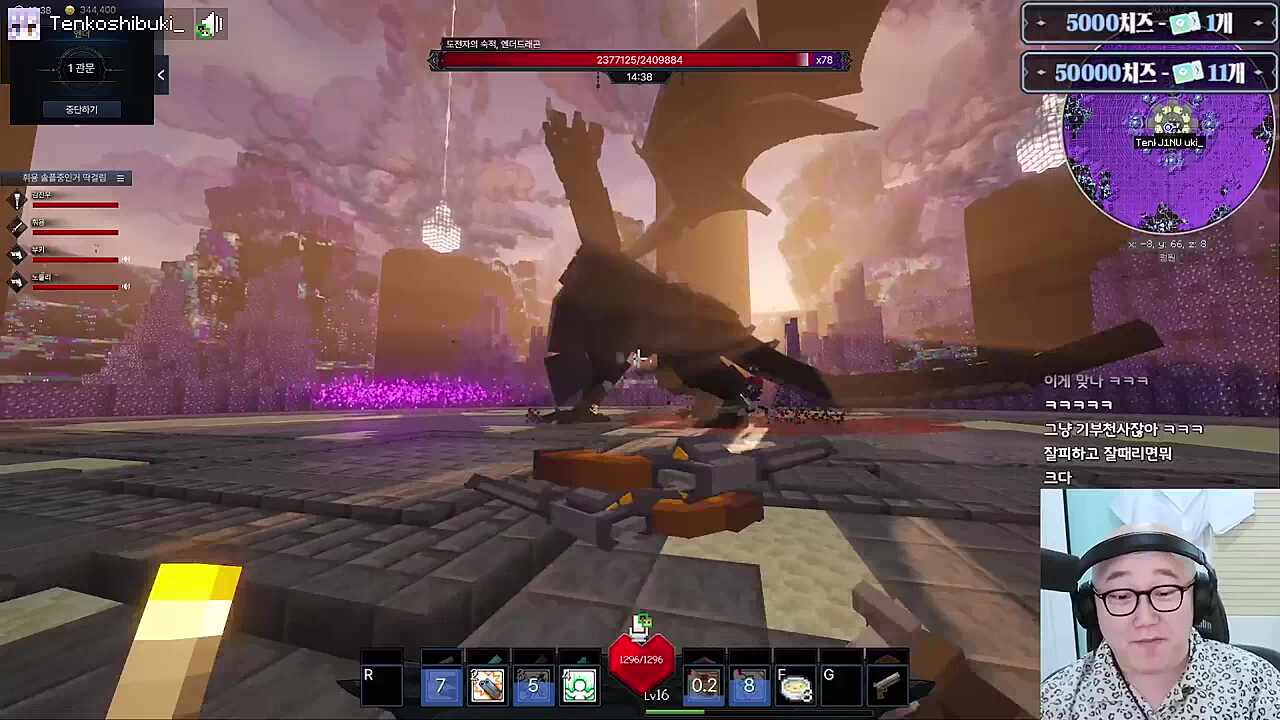This screenshot has height=720, width=1280.
Task: Activate the skill on 8-second cooldown
Action: [x=749, y=686]
